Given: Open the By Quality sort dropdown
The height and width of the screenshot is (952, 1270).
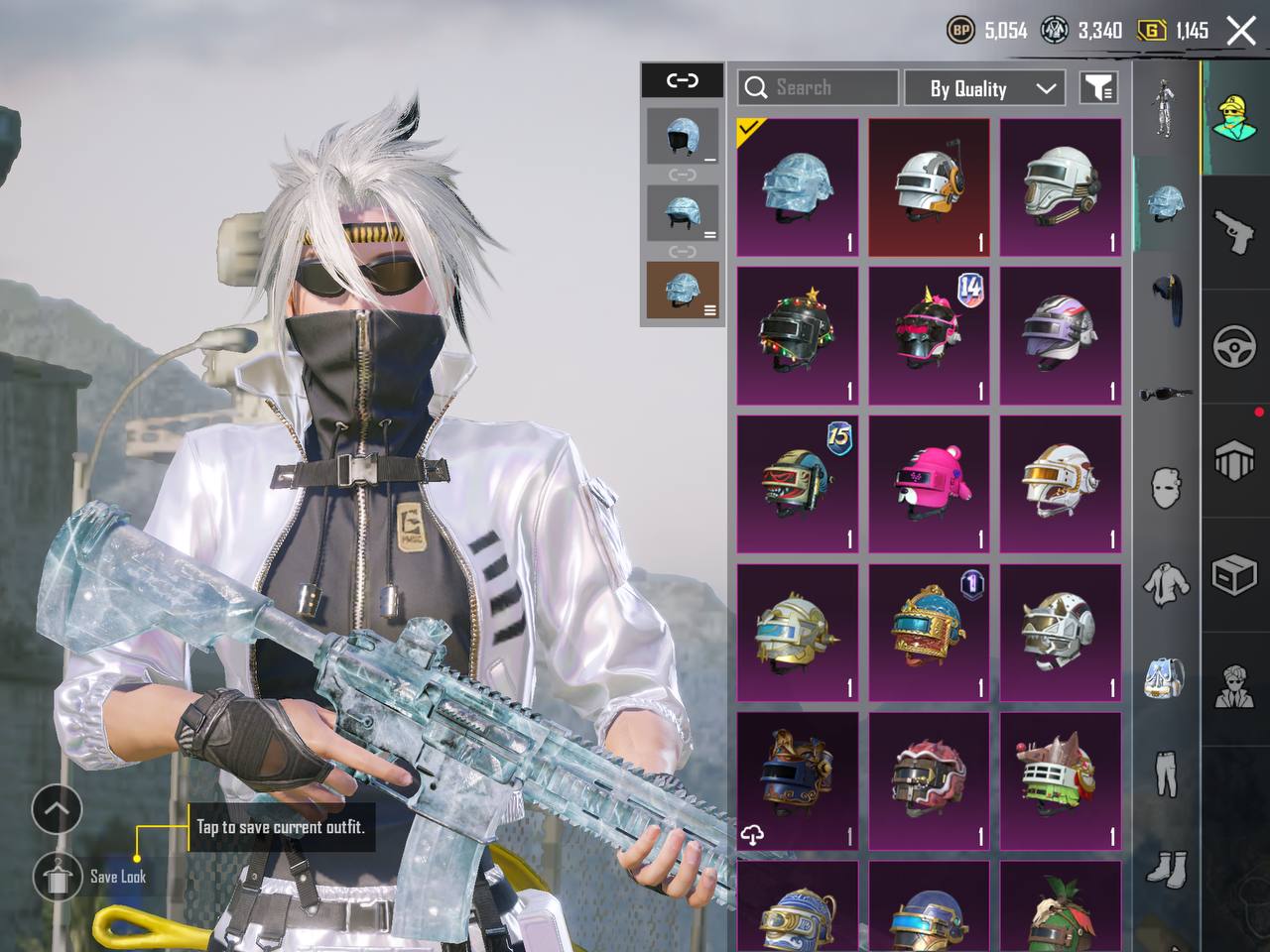Looking at the screenshot, I should [984, 88].
